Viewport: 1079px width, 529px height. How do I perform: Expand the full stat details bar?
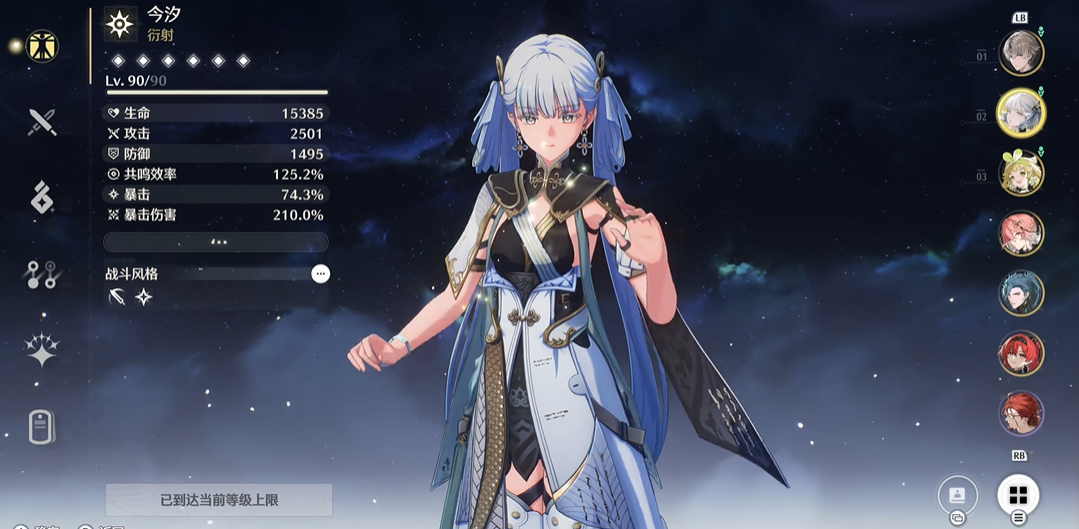[x=216, y=242]
